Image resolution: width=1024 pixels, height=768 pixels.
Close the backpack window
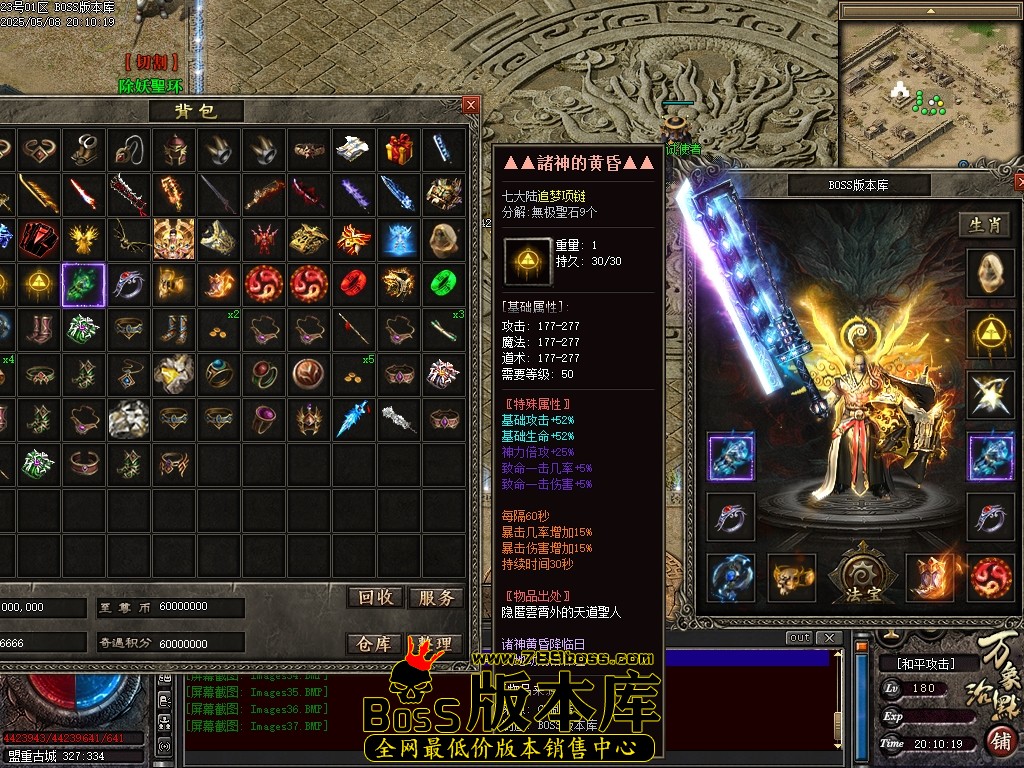click(471, 104)
